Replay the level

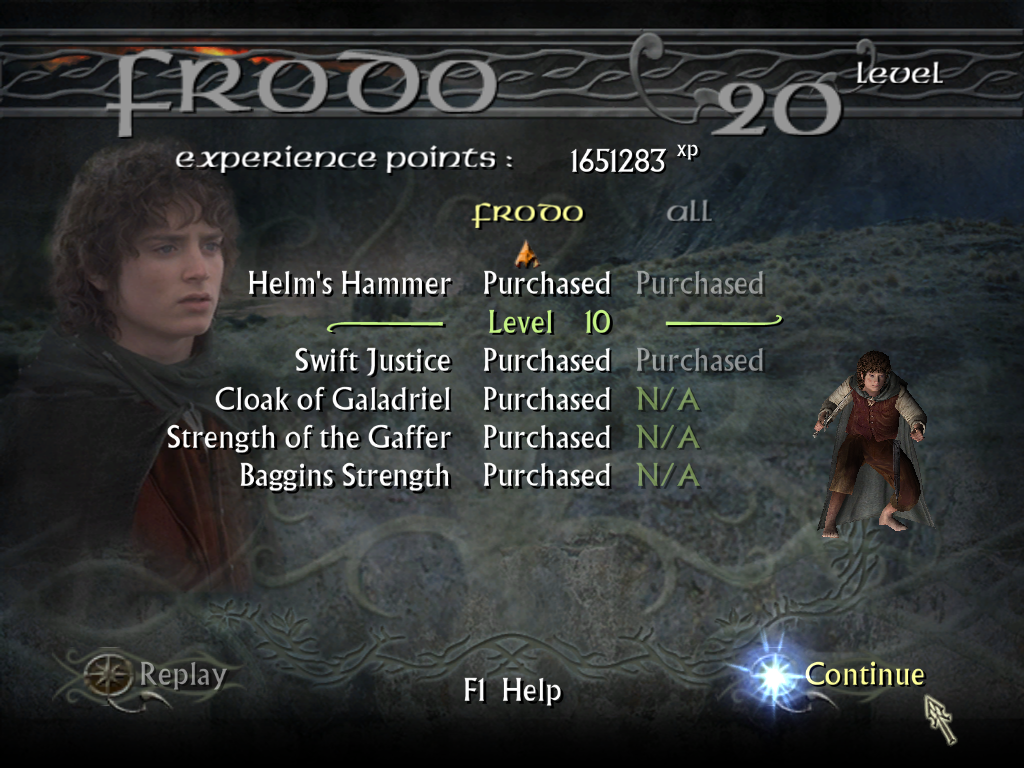182,676
